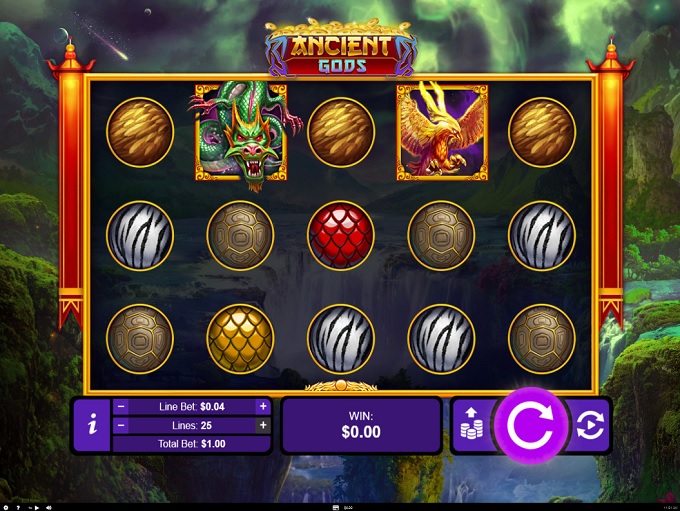The image size is (680, 511).
Task: Open the paytable info panel
Action: click(x=92, y=426)
